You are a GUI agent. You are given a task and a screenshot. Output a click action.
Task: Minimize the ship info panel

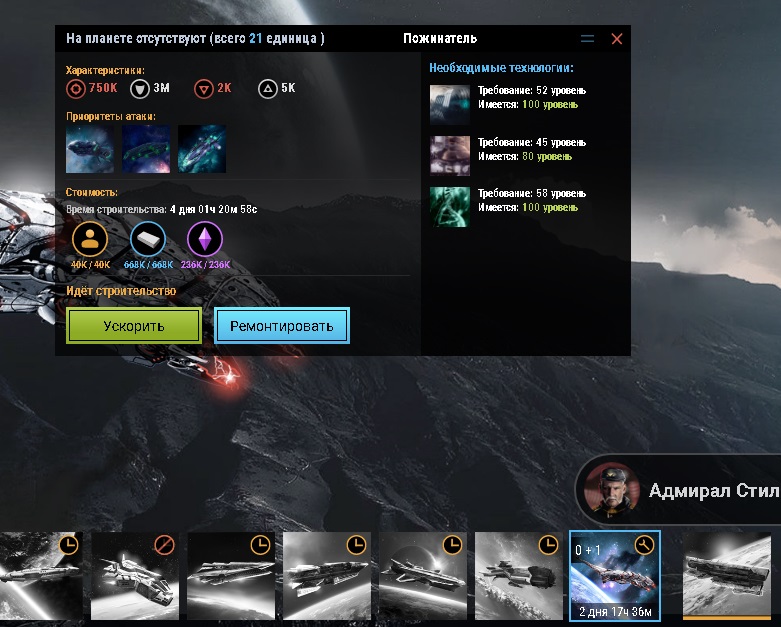[587, 39]
